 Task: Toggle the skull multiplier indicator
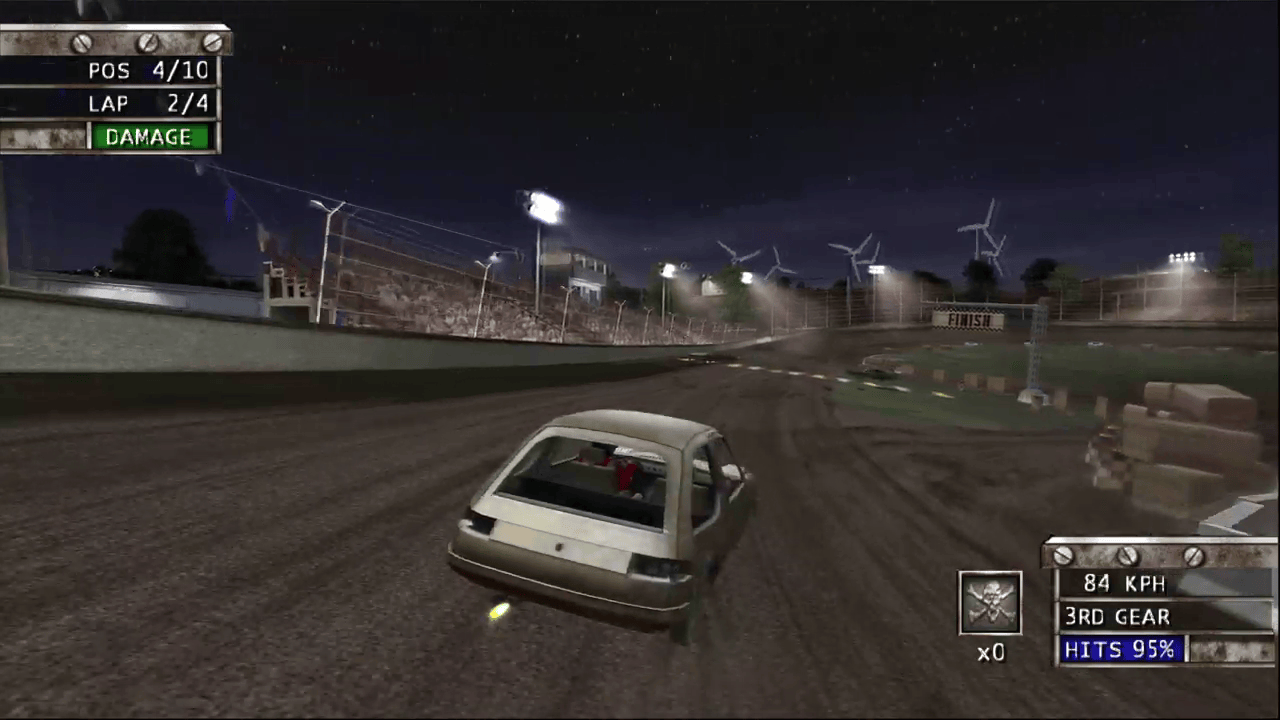tap(990, 600)
